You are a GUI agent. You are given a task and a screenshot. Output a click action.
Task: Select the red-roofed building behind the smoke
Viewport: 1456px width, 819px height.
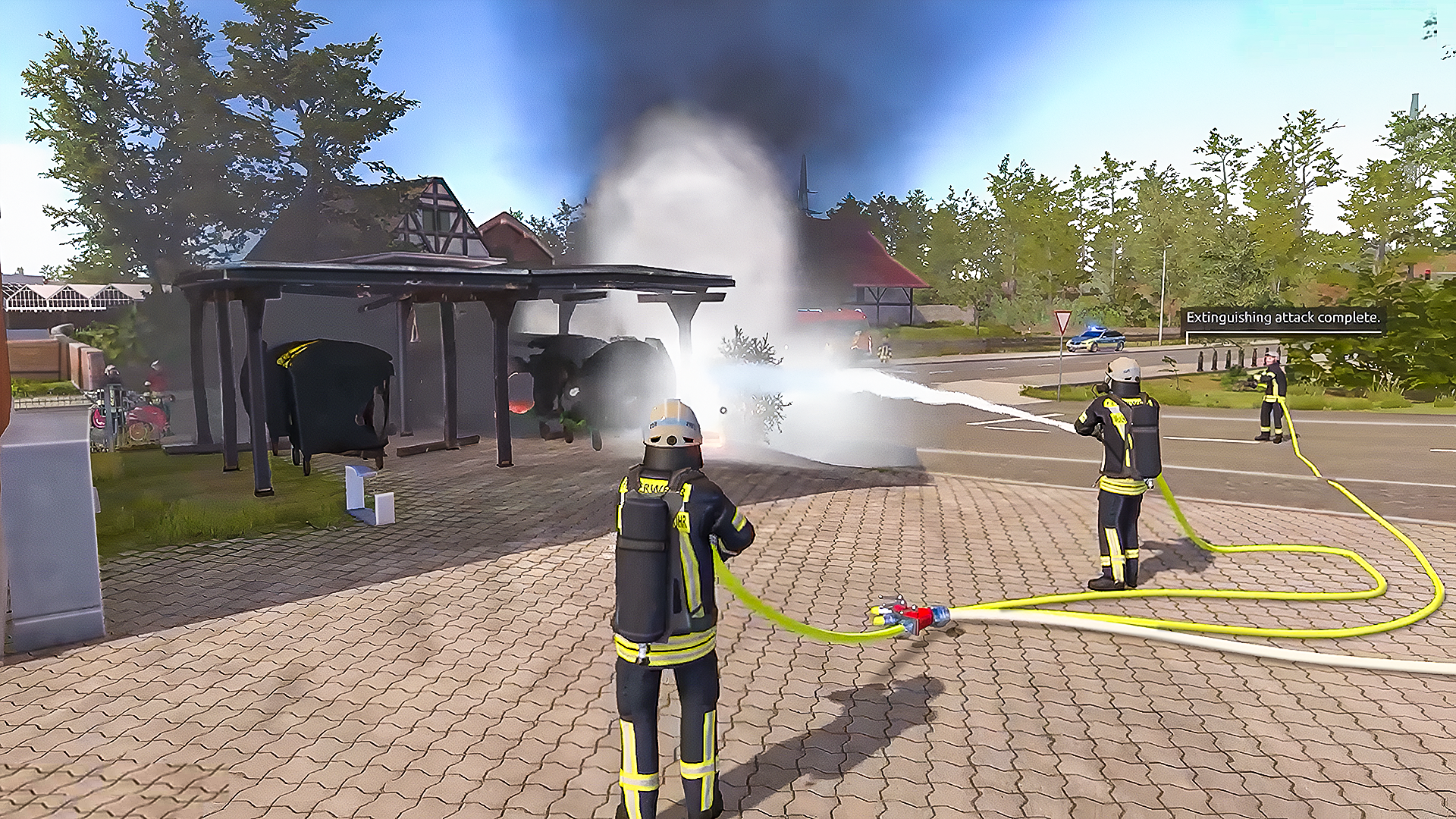coord(883,258)
